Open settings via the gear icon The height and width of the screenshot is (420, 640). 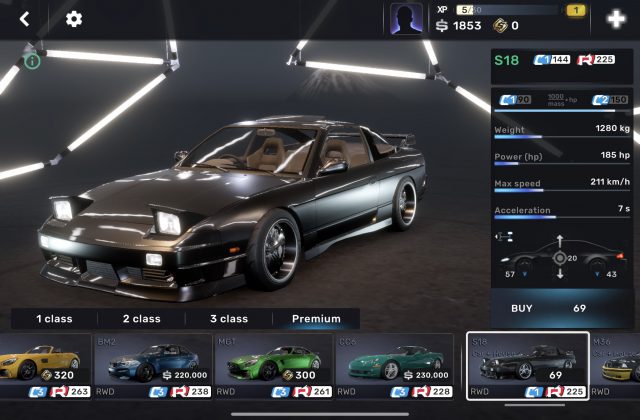click(x=74, y=19)
